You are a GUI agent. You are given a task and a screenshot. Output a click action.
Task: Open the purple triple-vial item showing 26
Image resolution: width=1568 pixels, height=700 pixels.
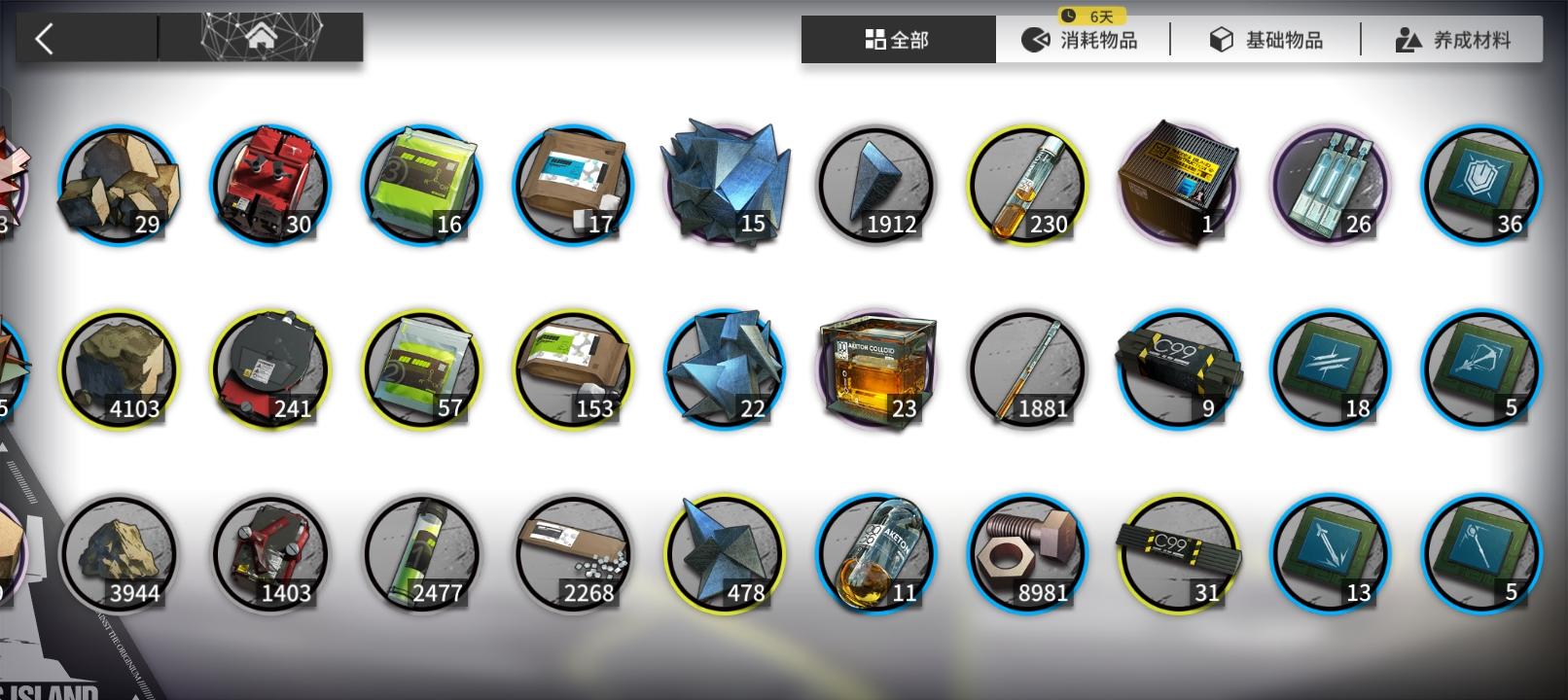1330,183
